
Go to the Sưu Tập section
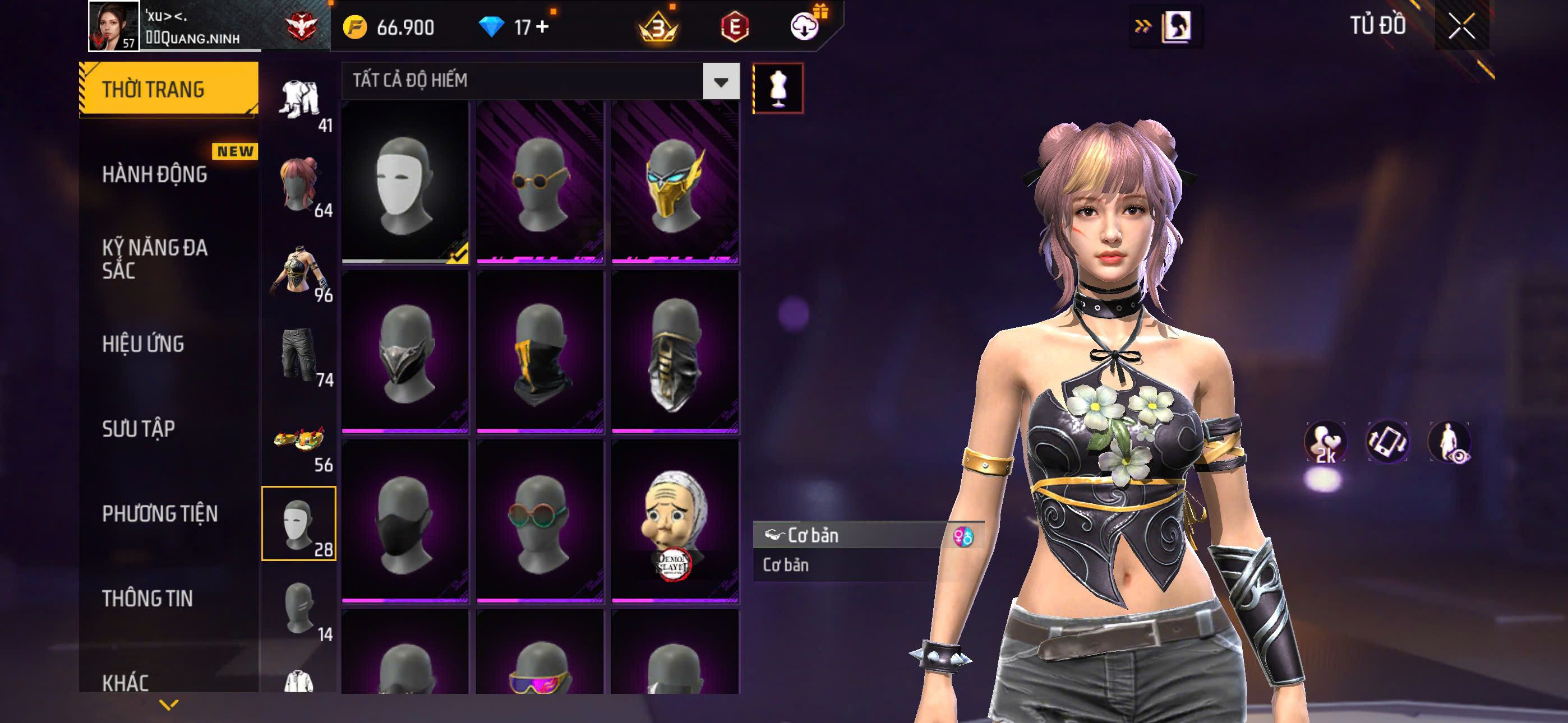pyautogui.click(x=138, y=429)
